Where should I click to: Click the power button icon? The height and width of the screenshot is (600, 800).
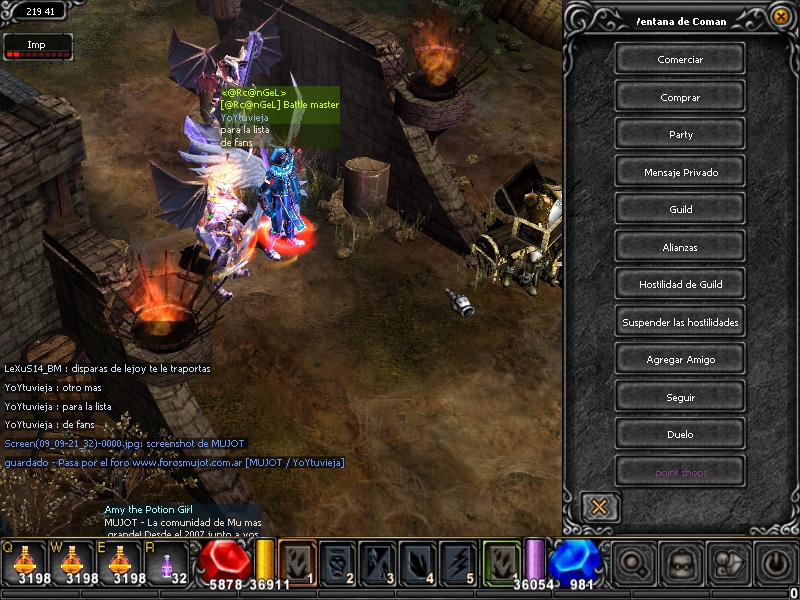click(x=776, y=563)
